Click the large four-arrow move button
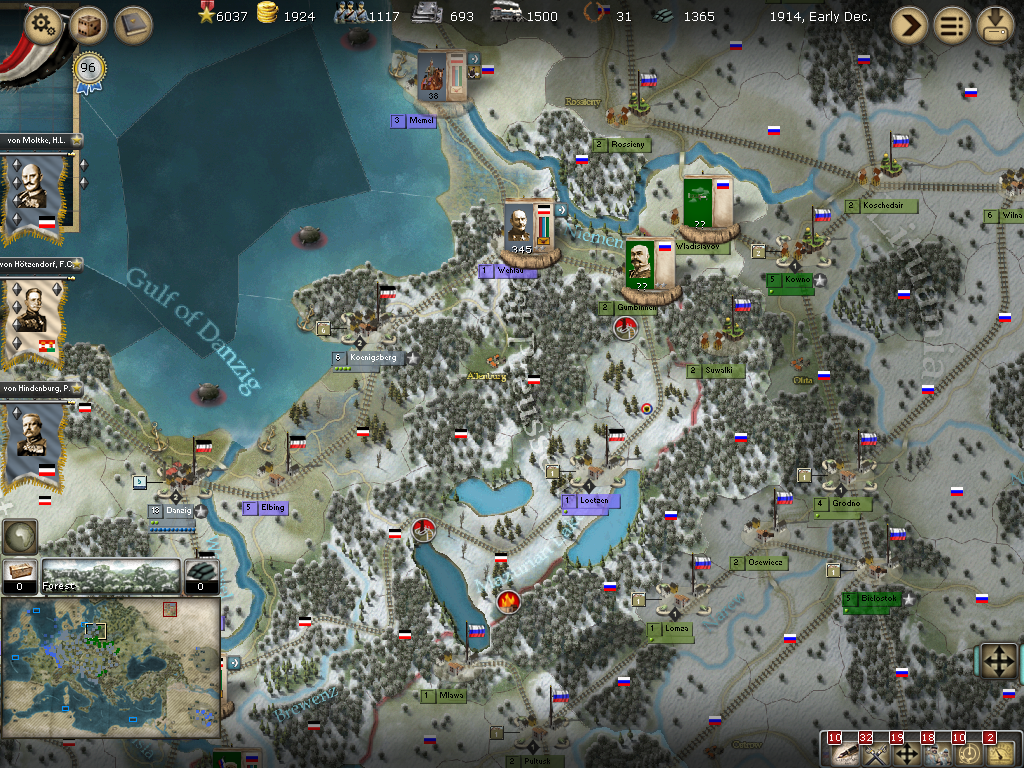 (997, 661)
